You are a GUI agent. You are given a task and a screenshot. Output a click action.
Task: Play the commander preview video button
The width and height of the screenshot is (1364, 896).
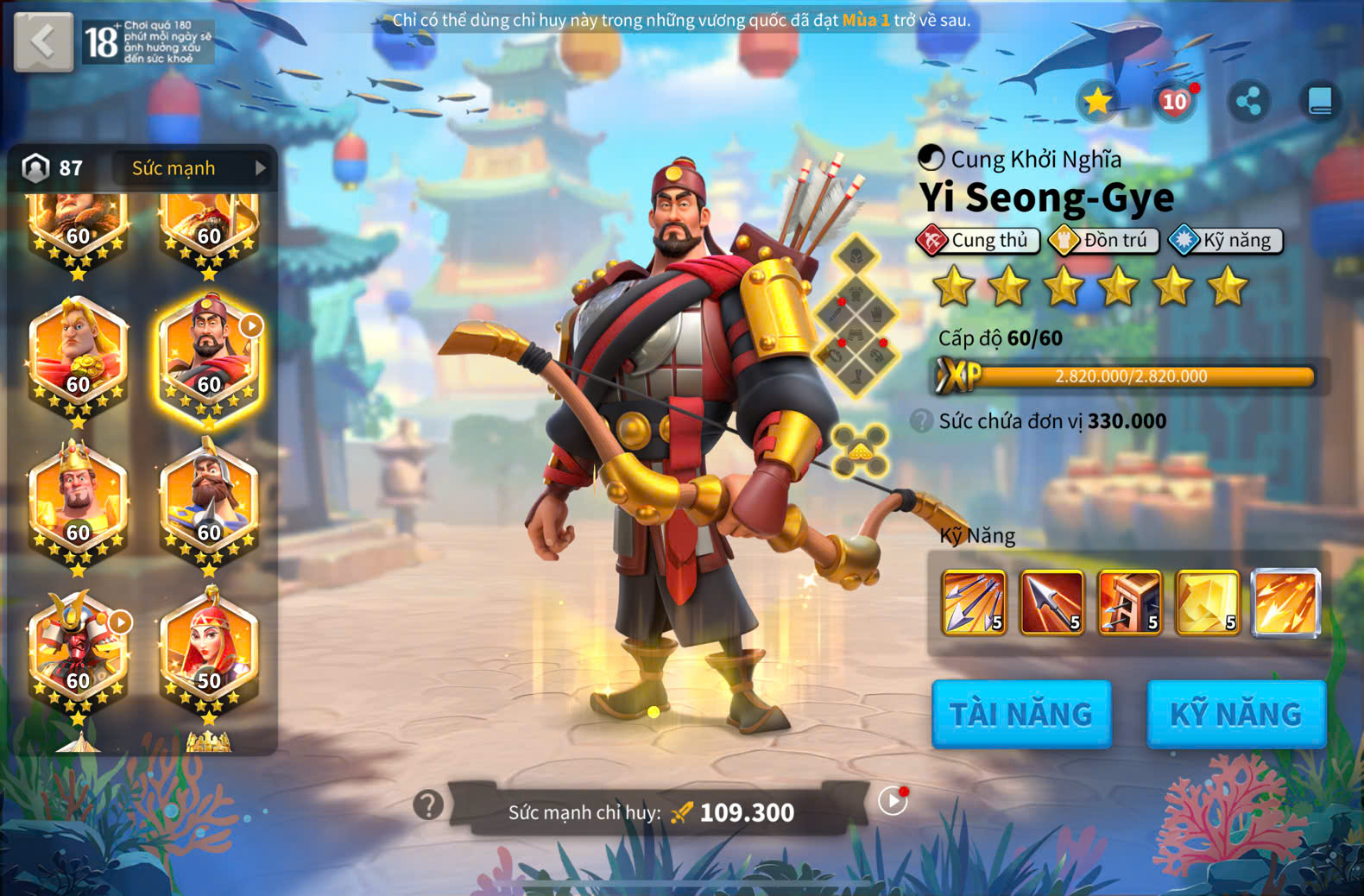(893, 801)
